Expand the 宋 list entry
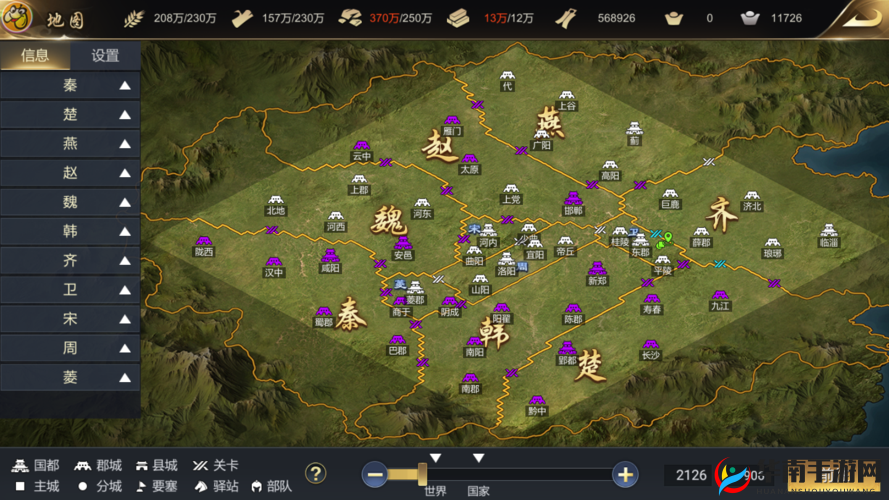Image resolution: width=889 pixels, height=500 pixels. [70, 319]
